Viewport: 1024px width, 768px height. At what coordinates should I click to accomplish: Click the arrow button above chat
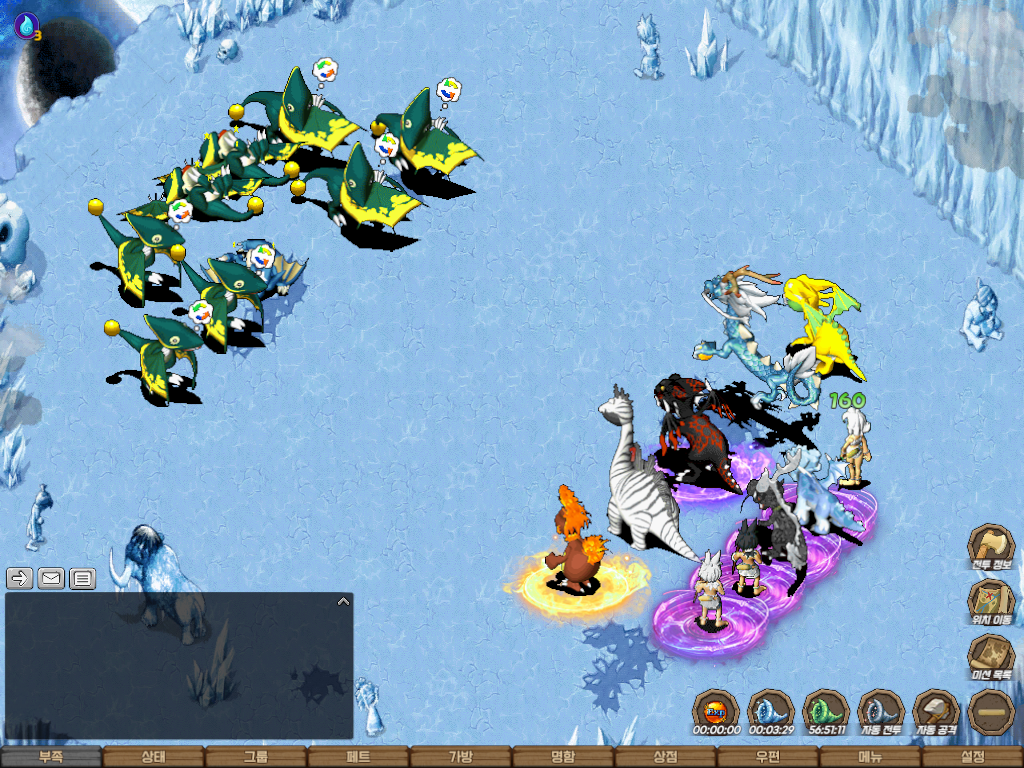(x=20, y=578)
